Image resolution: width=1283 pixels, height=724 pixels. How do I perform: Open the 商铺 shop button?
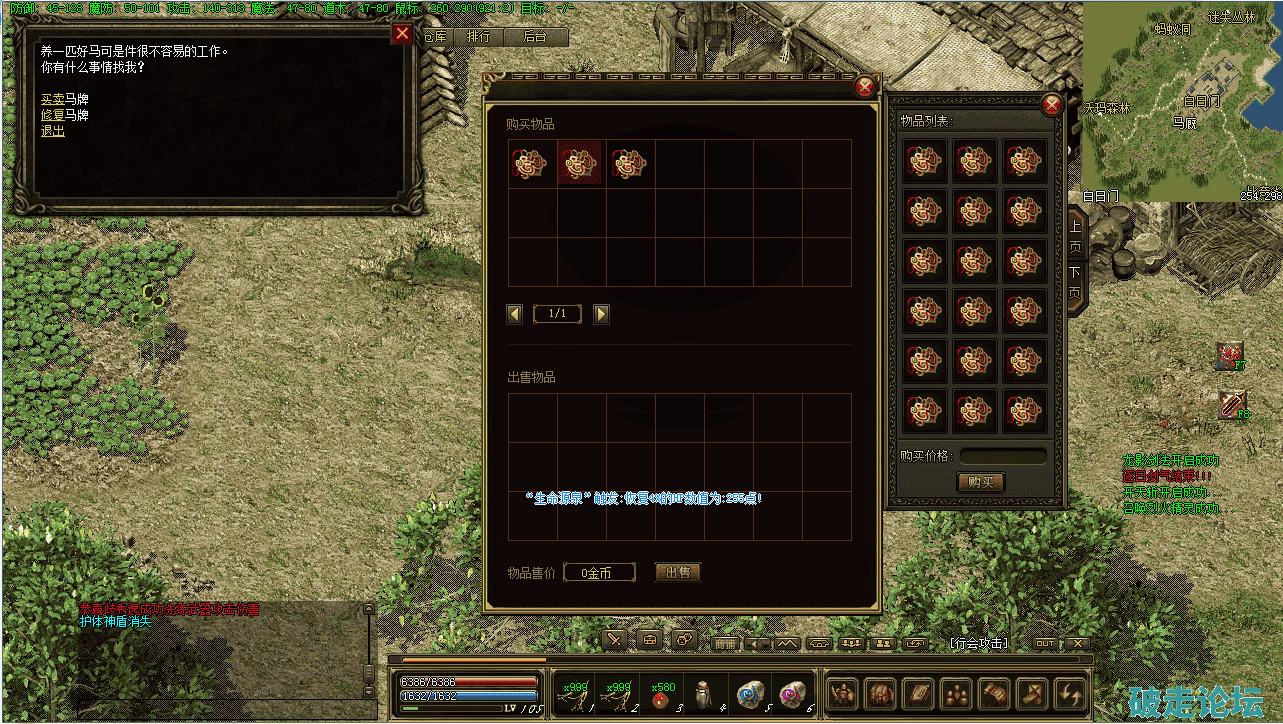(x=725, y=644)
